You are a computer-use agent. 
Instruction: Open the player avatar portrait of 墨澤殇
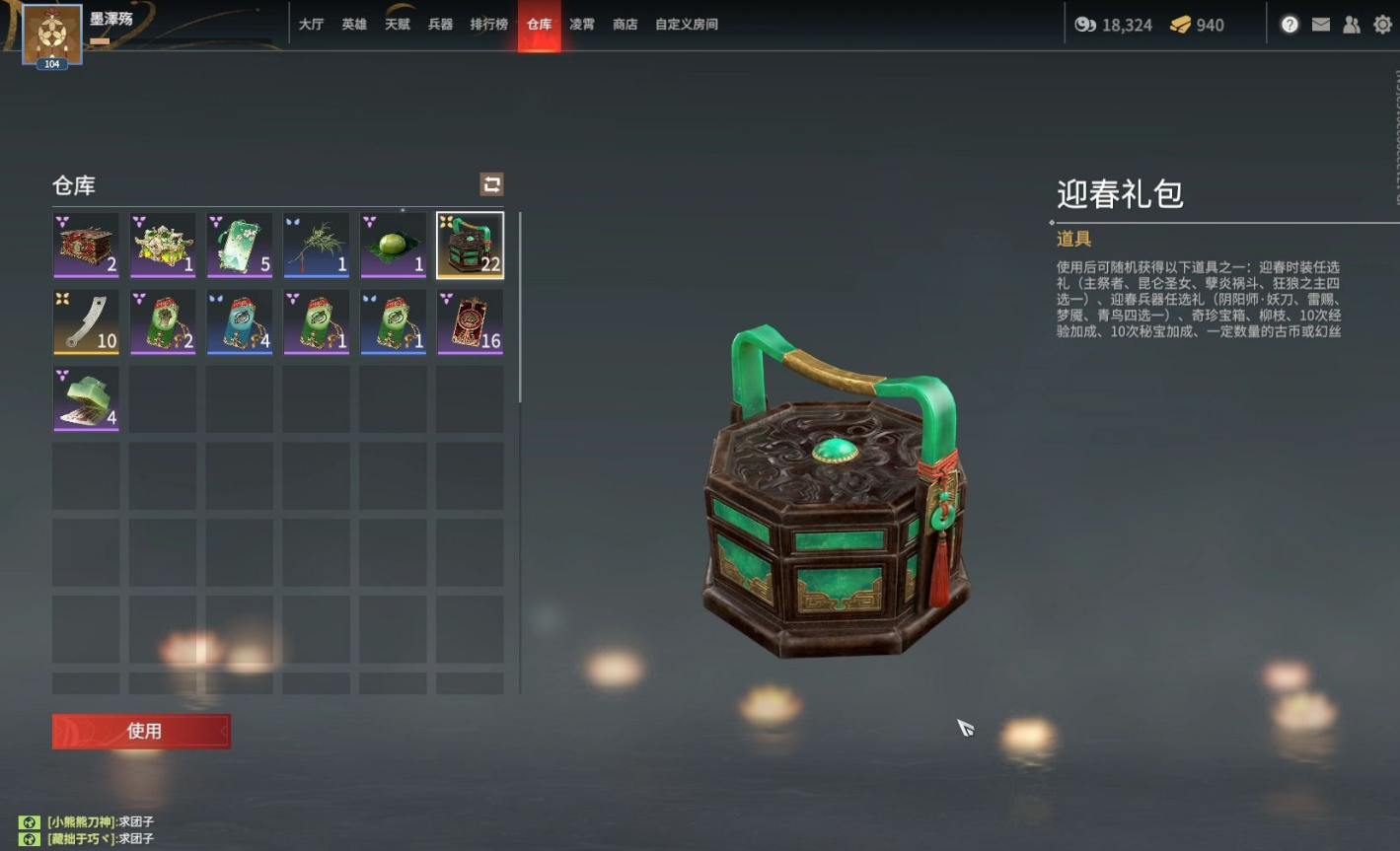[x=50, y=35]
